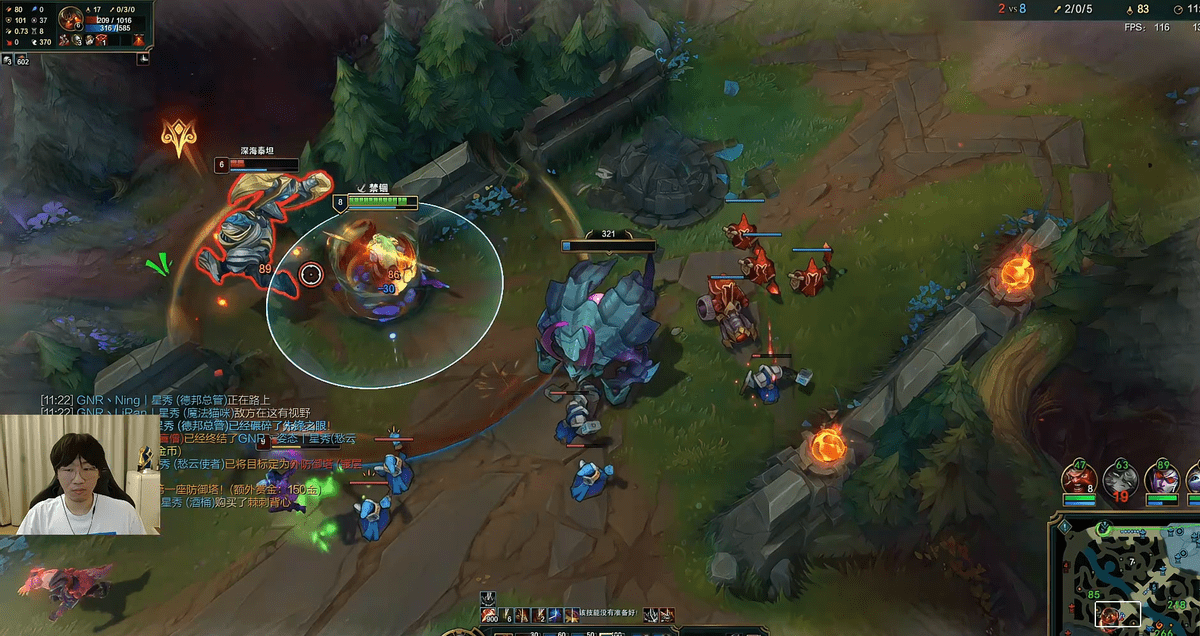Click the champion portrait in the stats panel
The image size is (1200, 636).
tap(70, 18)
